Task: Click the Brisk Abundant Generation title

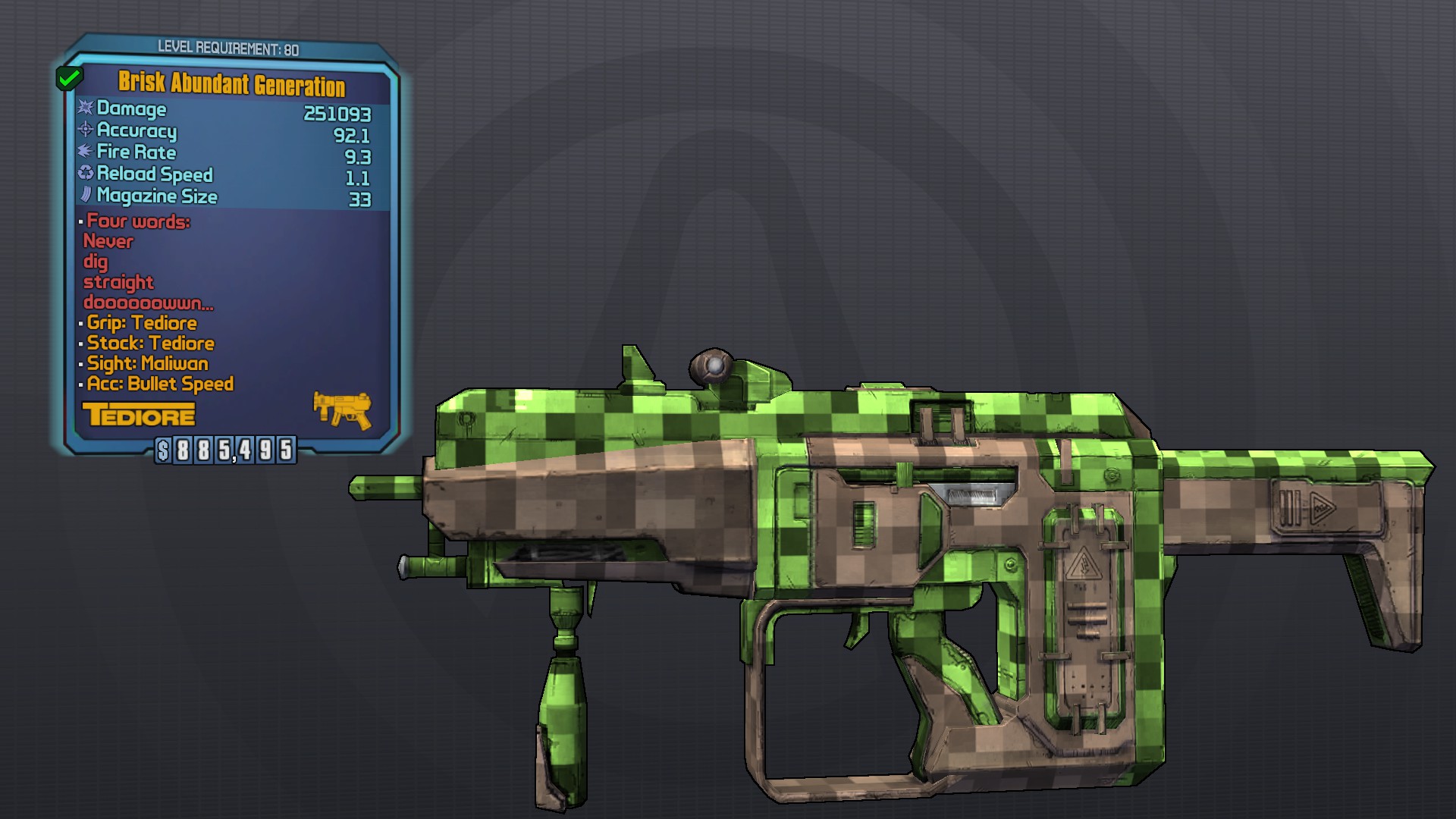Action: [232, 85]
